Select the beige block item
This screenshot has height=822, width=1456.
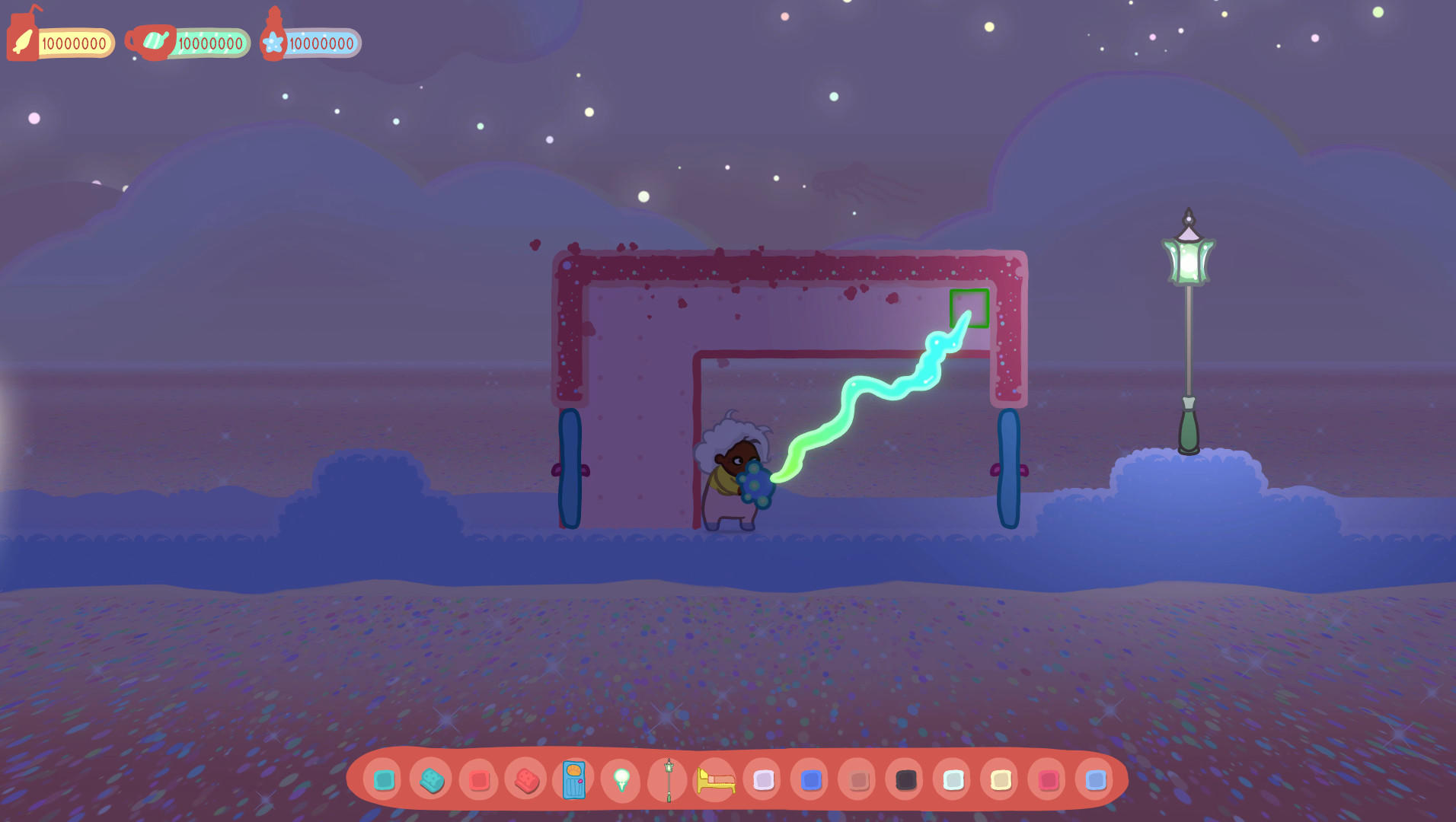click(1000, 780)
